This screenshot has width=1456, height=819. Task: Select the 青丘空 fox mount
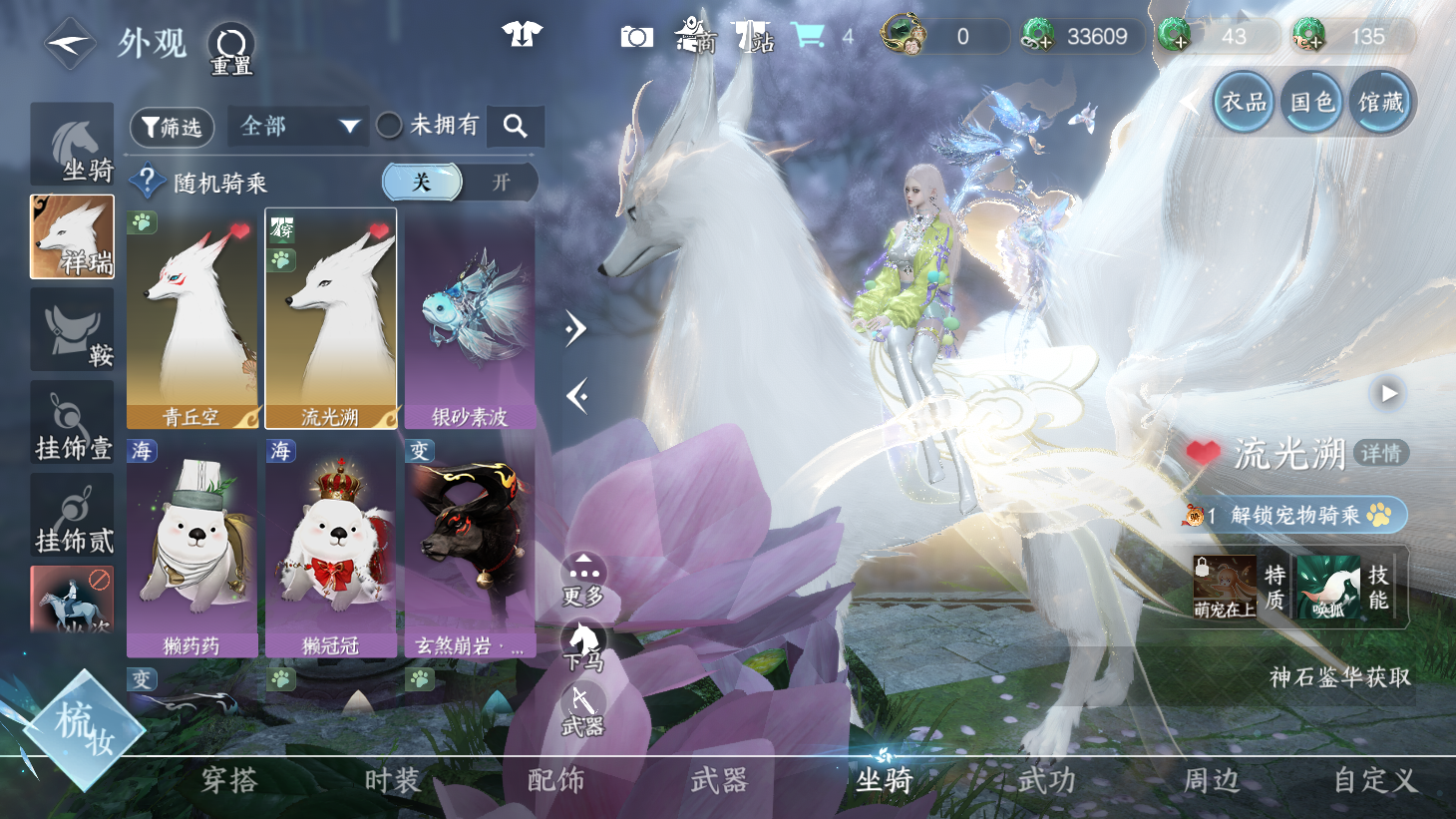pos(191,319)
